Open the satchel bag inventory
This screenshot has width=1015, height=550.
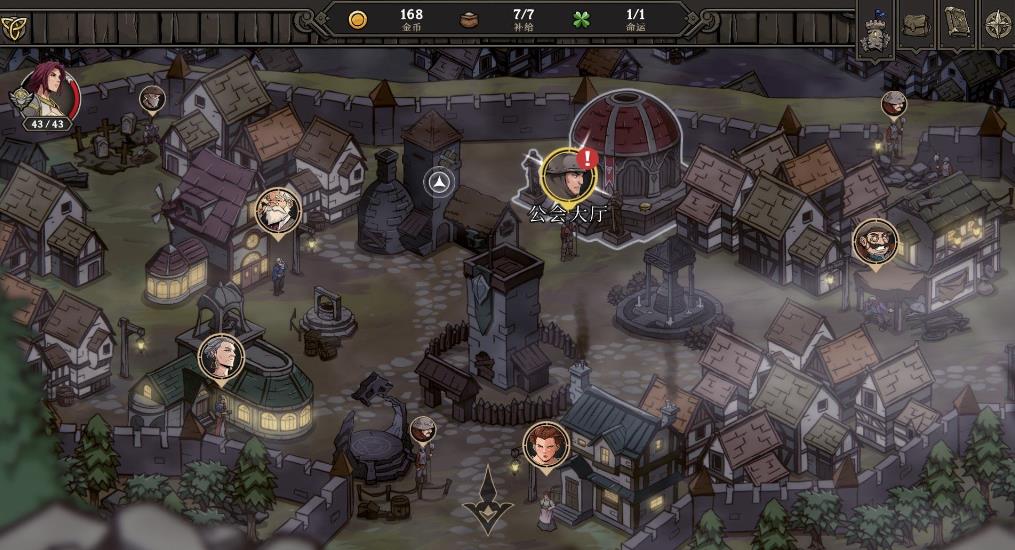click(x=916, y=22)
